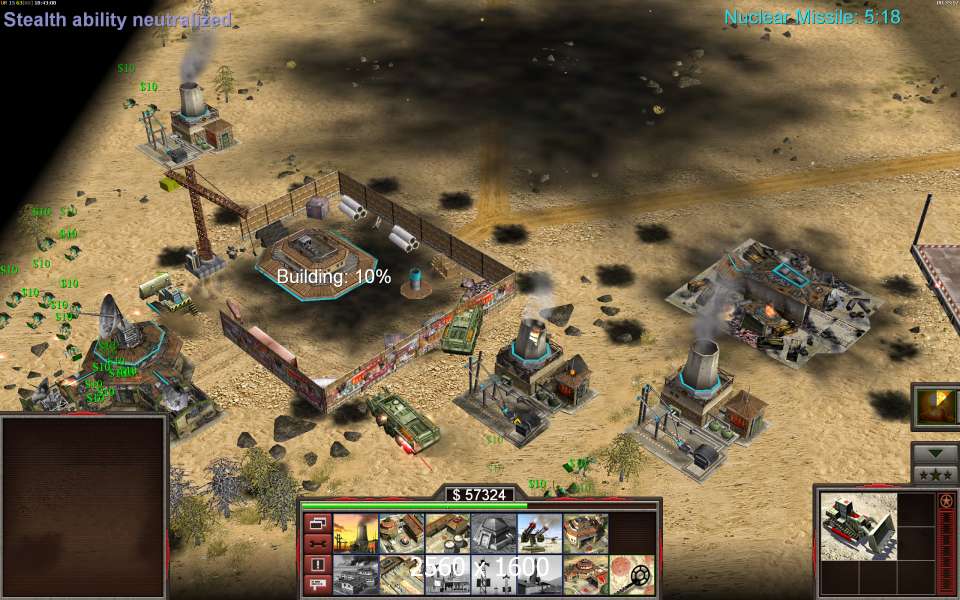
Task: Pick the Gattling Cannon defense icon
Action: coord(537,534)
